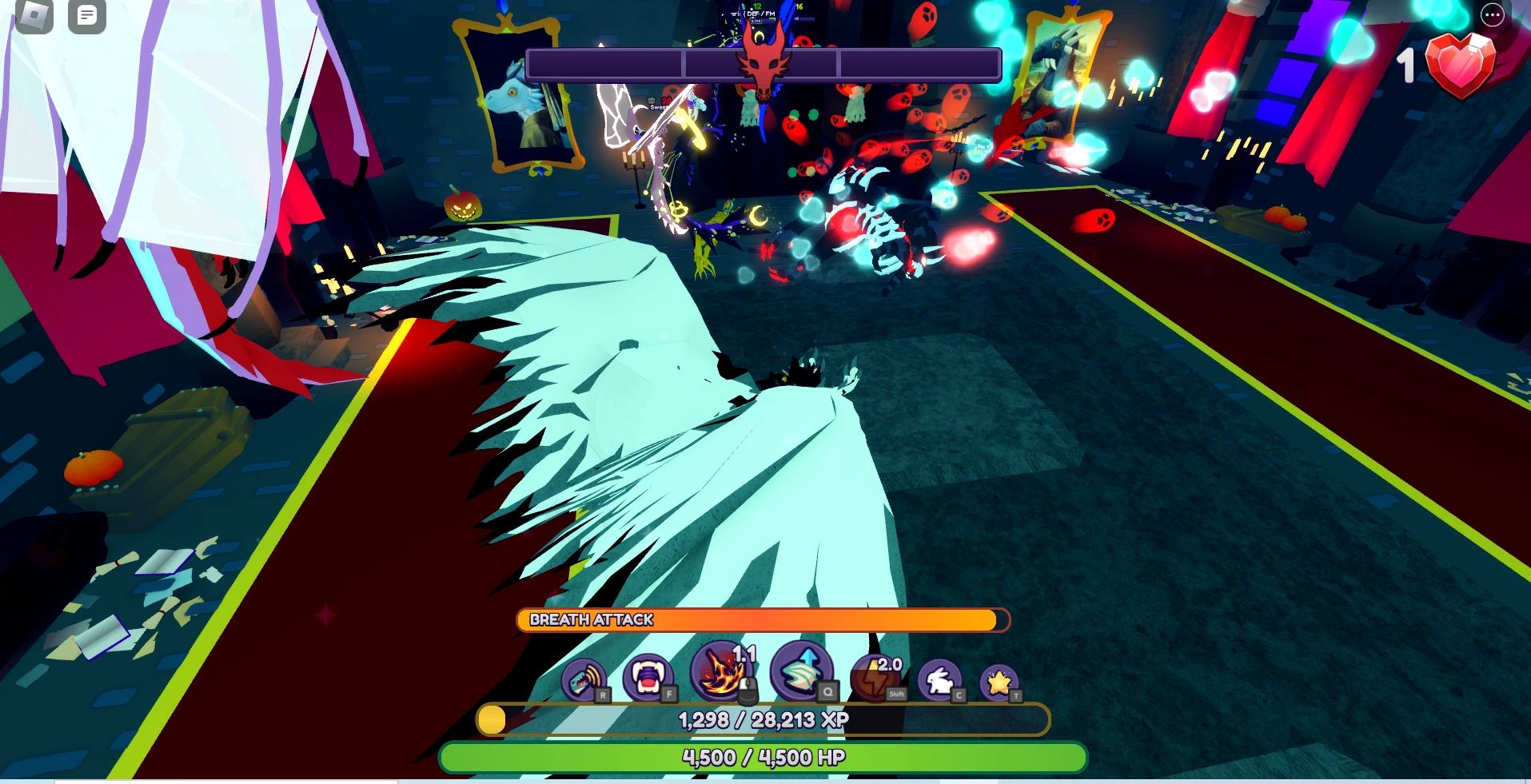Open the three-dot options menu top right
Viewport: 1531px width, 784px height.
pyautogui.click(x=1492, y=15)
